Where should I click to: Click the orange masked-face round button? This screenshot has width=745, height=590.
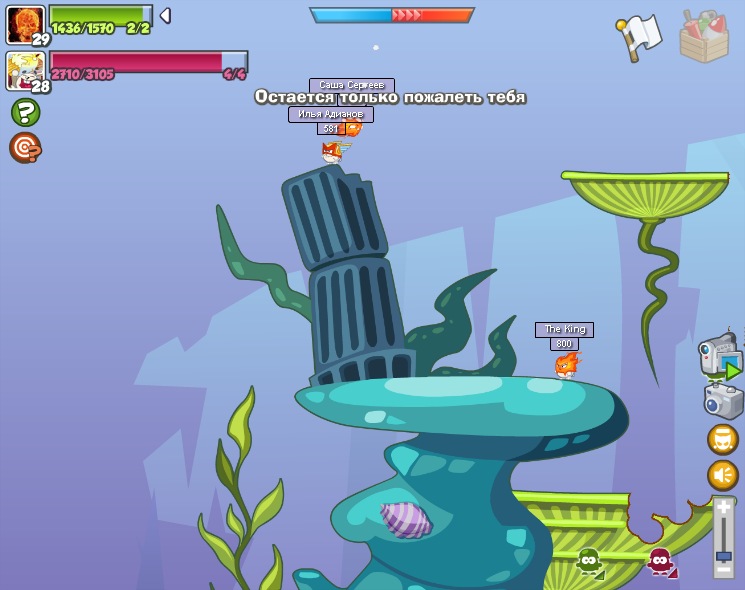[x=722, y=439]
